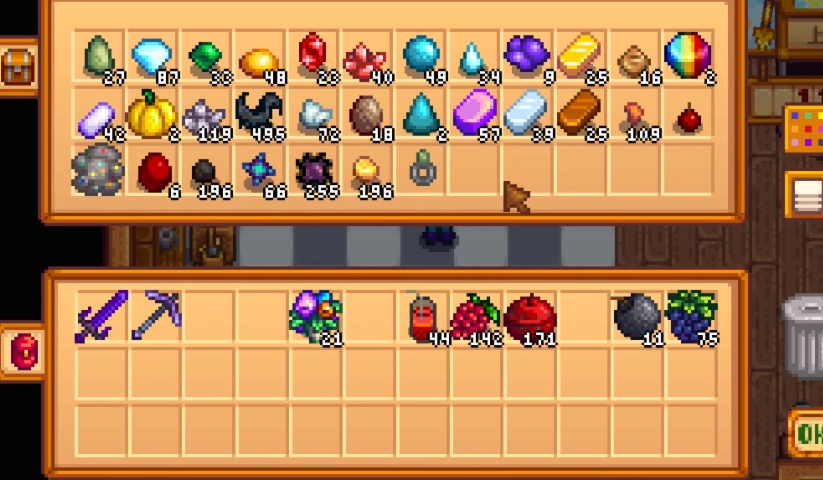Select the pumpkin in the chest
This screenshot has height=480, width=823.
pos(151,116)
